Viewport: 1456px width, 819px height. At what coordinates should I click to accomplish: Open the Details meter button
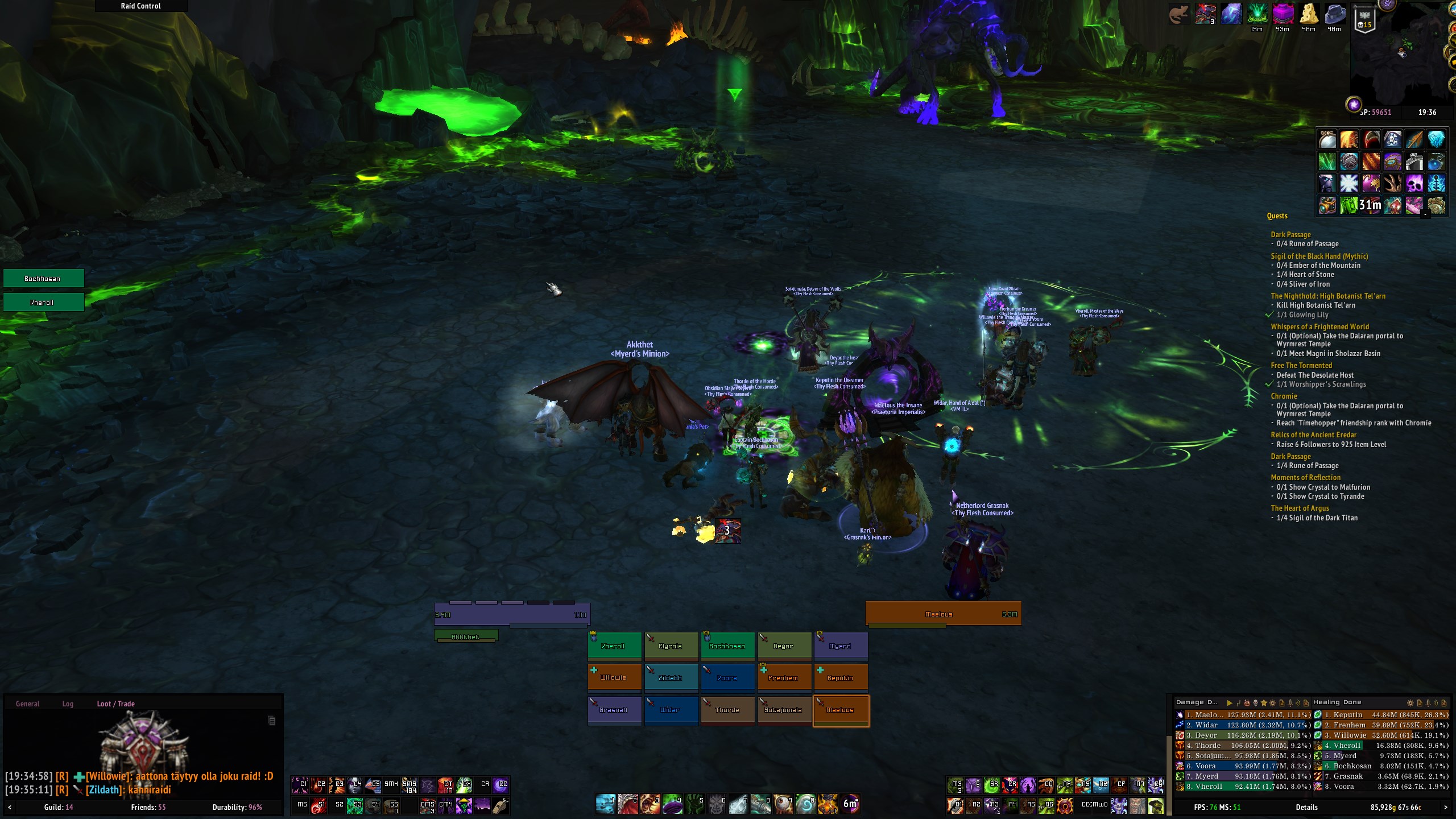coord(1306,807)
